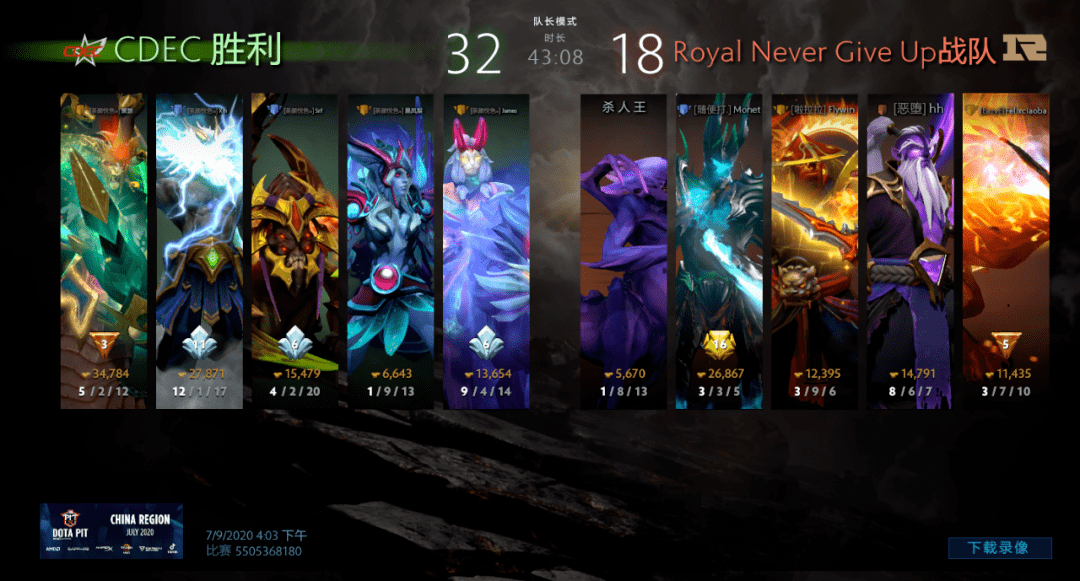Open the Dota Pit China Region banner
The width and height of the screenshot is (1080, 581).
(x=111, y=530)
